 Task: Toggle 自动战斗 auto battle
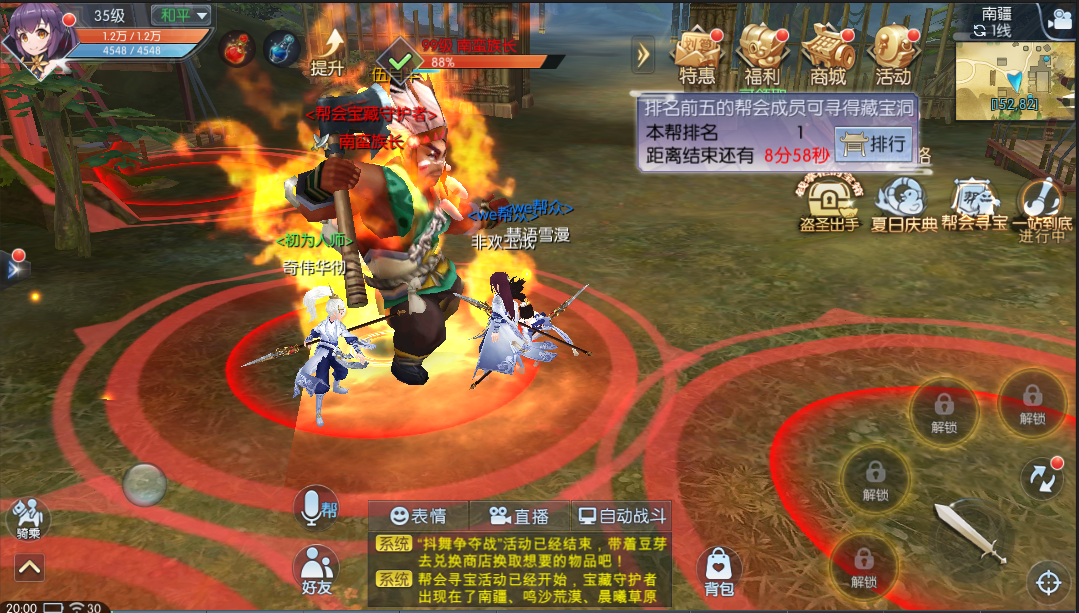pos(621,516)
